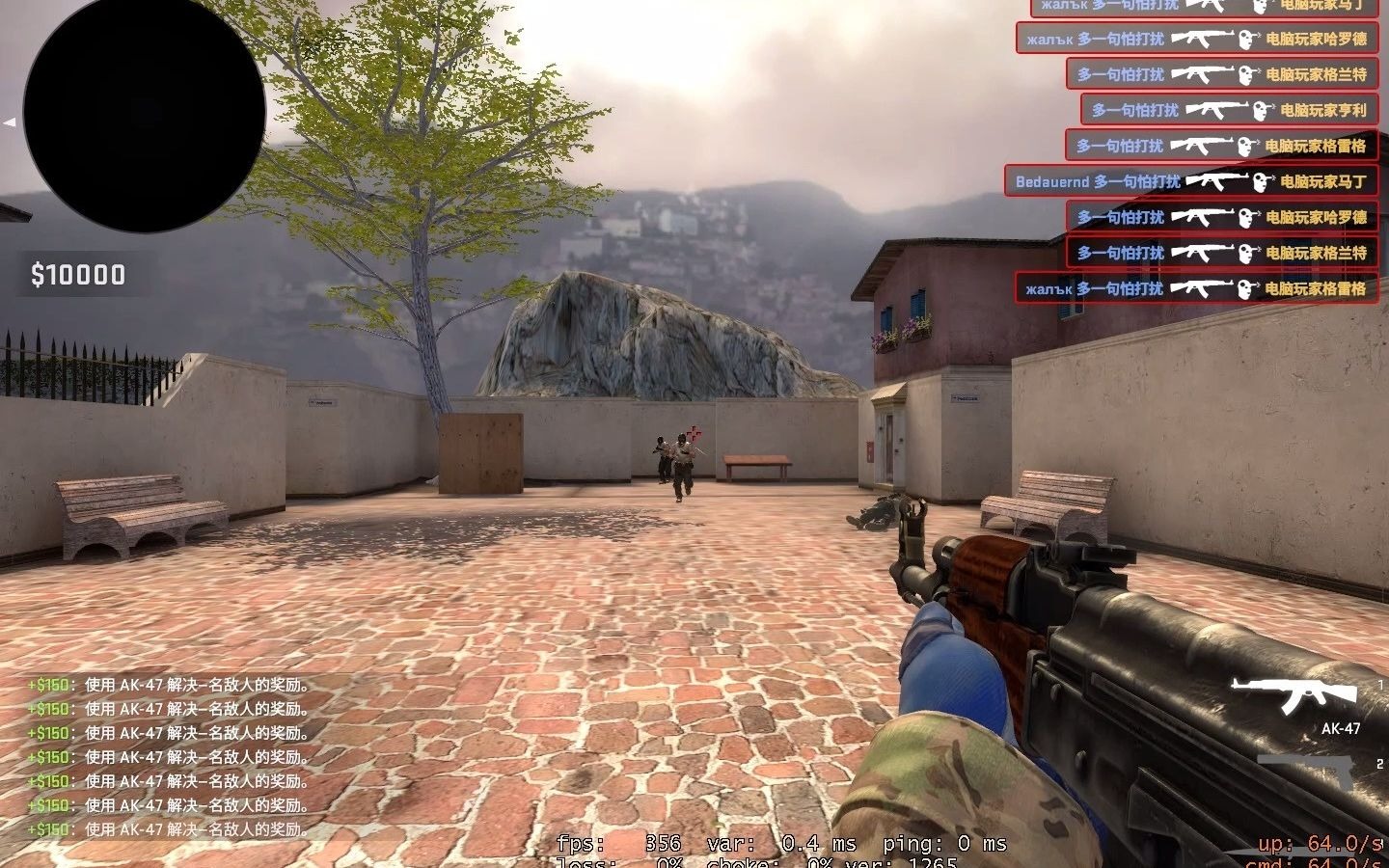The width and height of the screenshot is (1389, 868).
Task: Click the AK-47 weapon icon in the bottom-right HUD
Action: pos(1297,690)
